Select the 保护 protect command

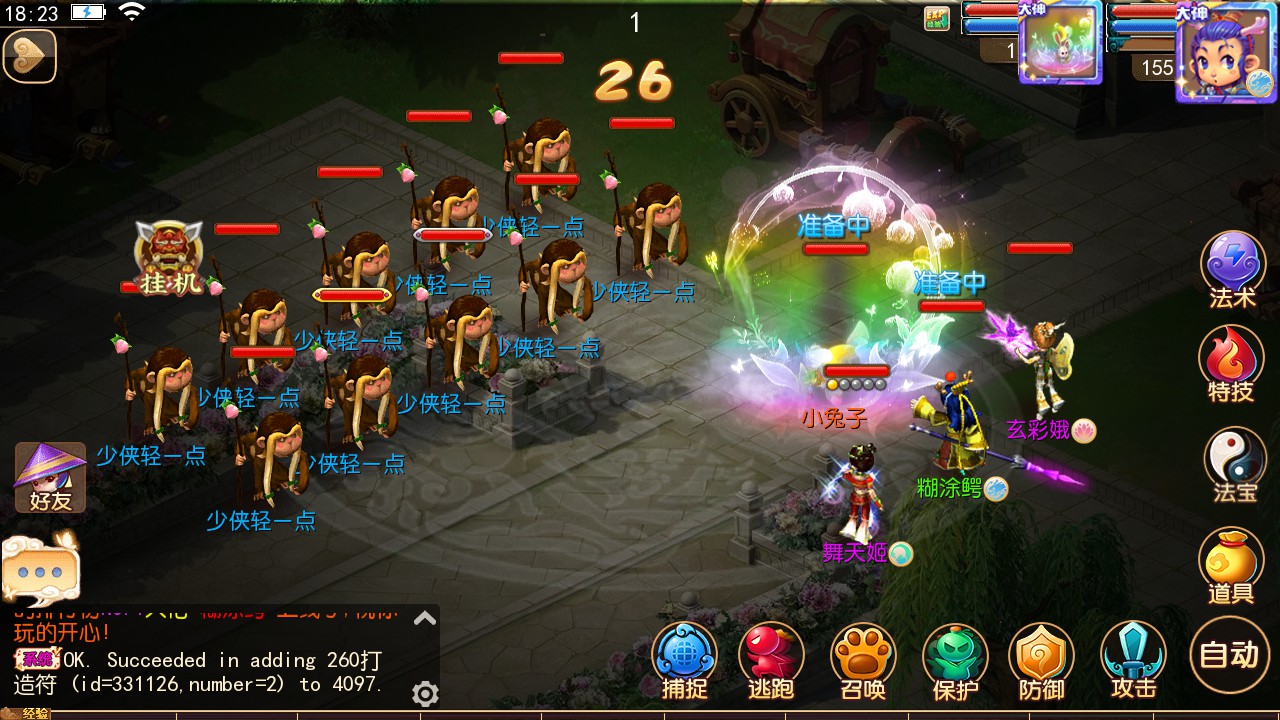[x=955, y=658]
